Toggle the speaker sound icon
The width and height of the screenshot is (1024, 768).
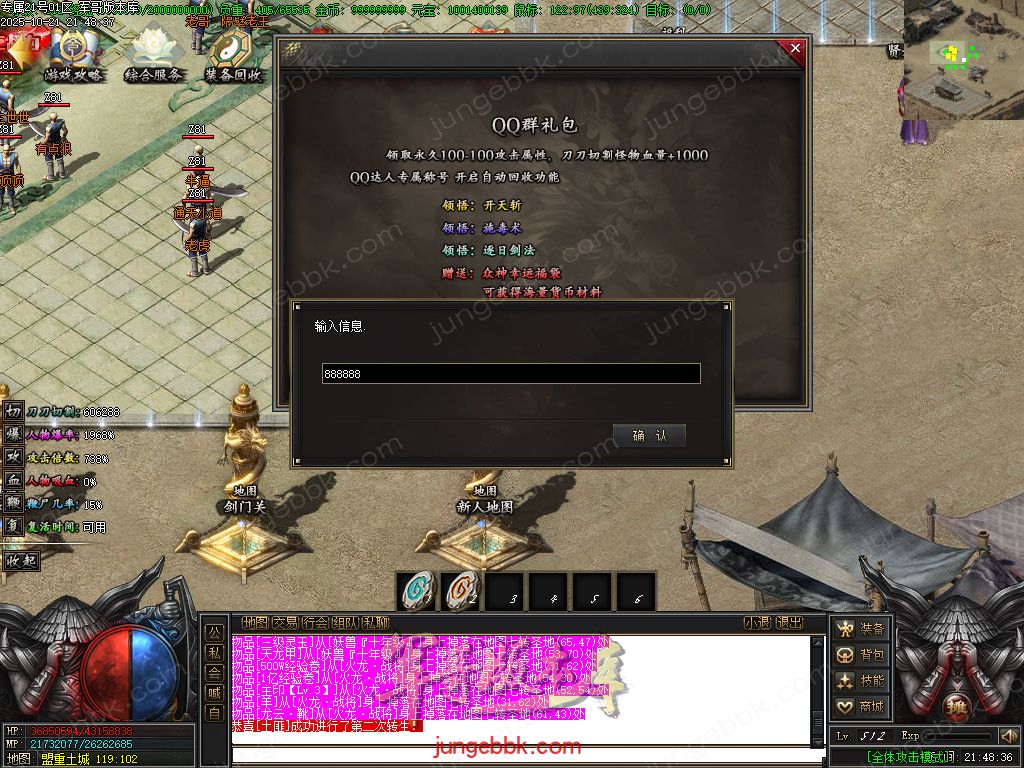point(1008,736)
